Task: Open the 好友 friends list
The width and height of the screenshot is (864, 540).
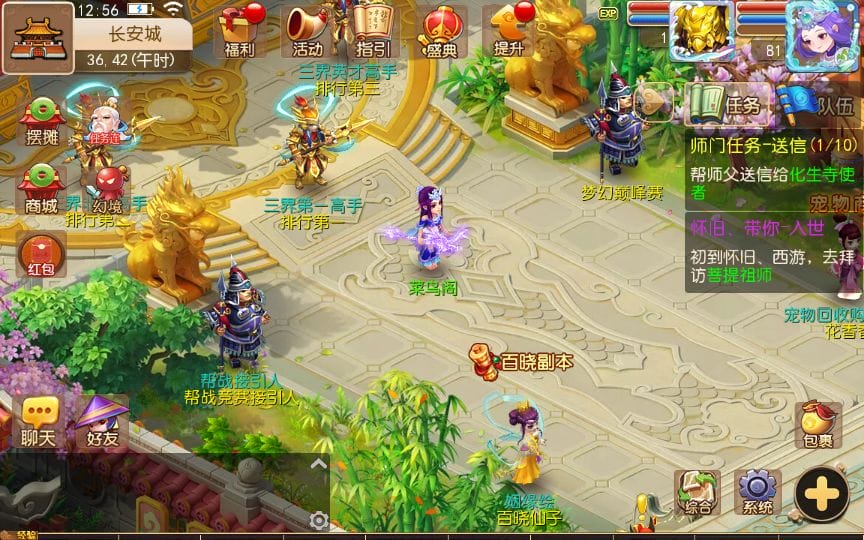Action: 103,421
